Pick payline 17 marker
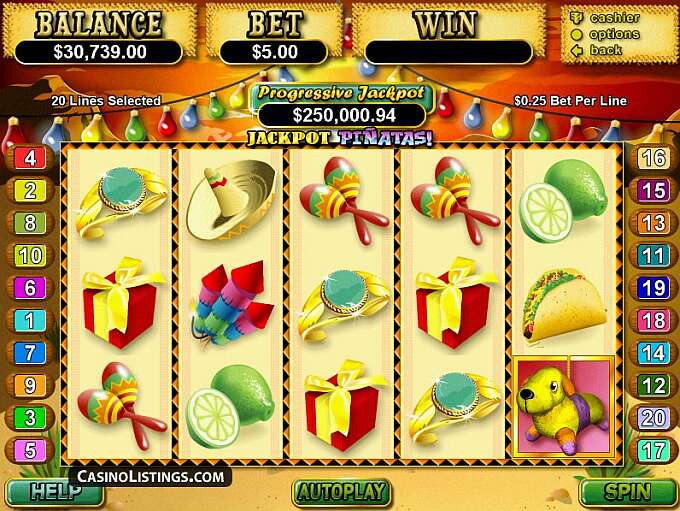 click(652, 451)
